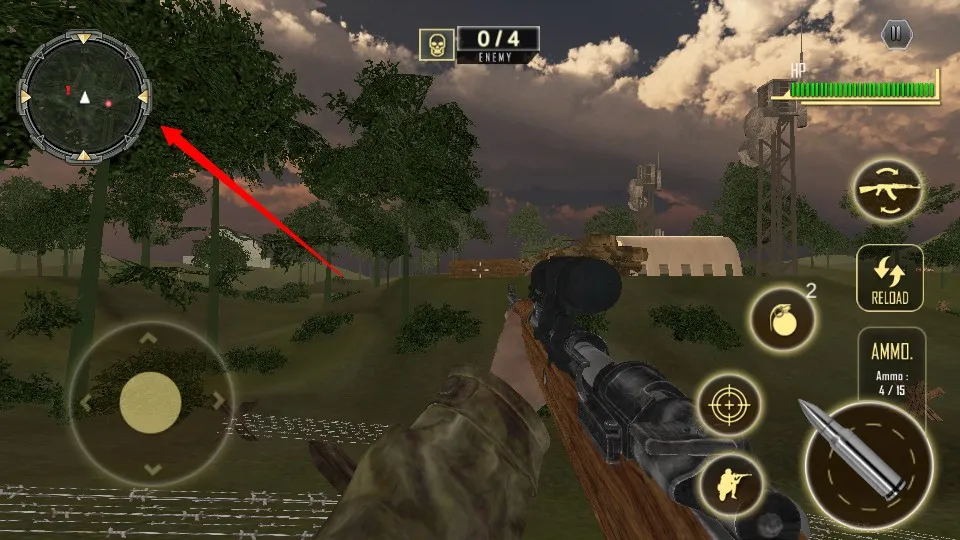
Task: Open the AMMO. panel
Action: tap(891, 365)
